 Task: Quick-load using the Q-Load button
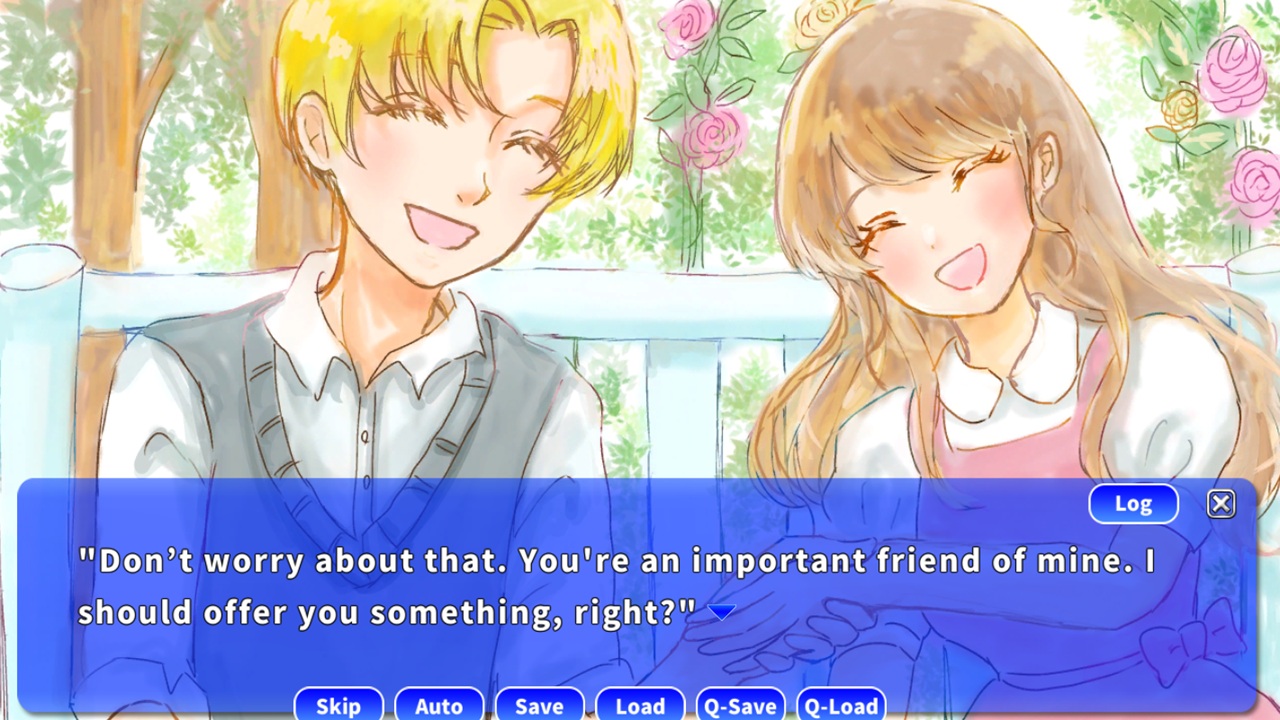[x=842, y=705]
